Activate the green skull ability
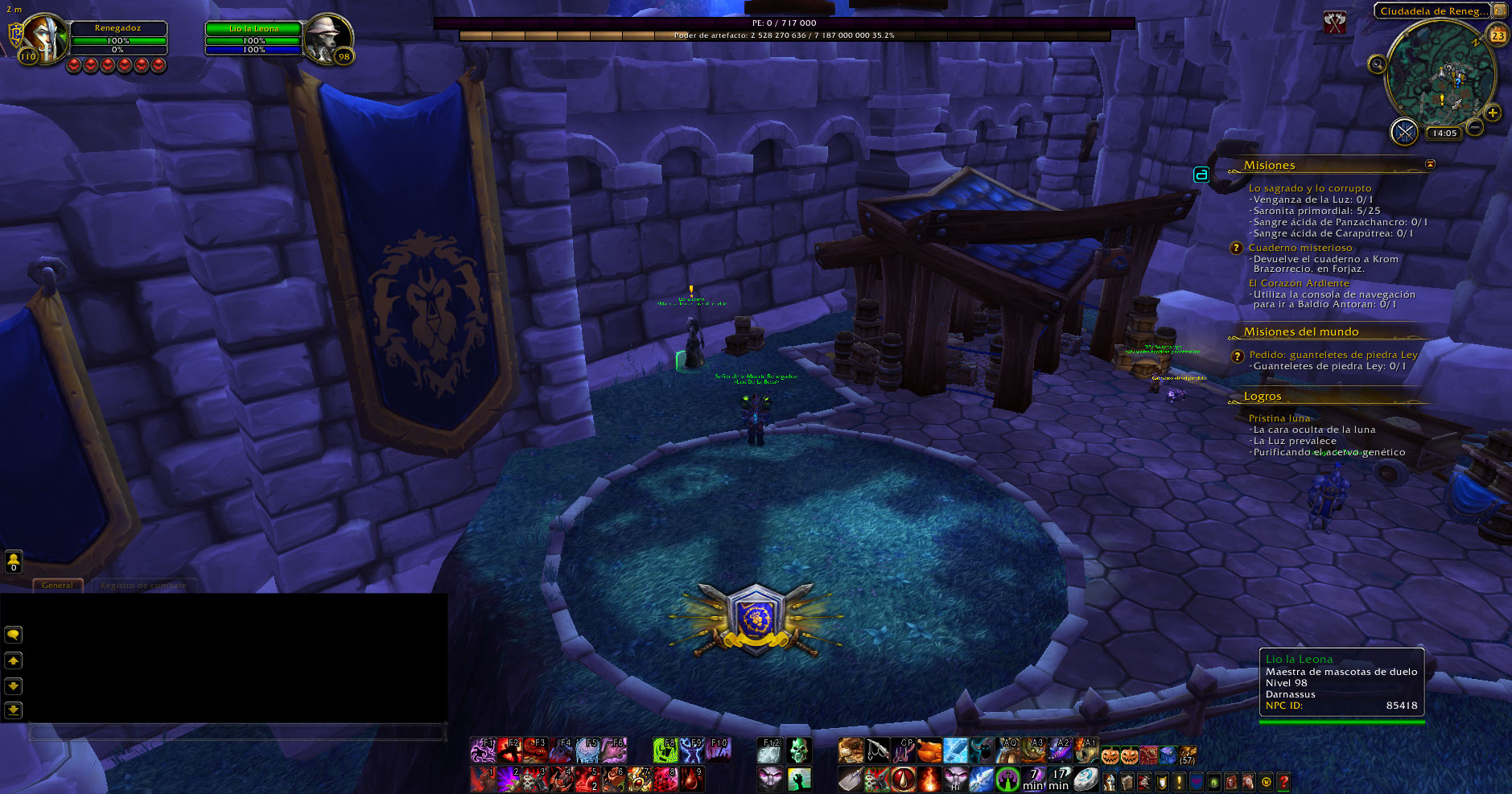The width and height of the screenshot is (1512, 794). point(798,751)
